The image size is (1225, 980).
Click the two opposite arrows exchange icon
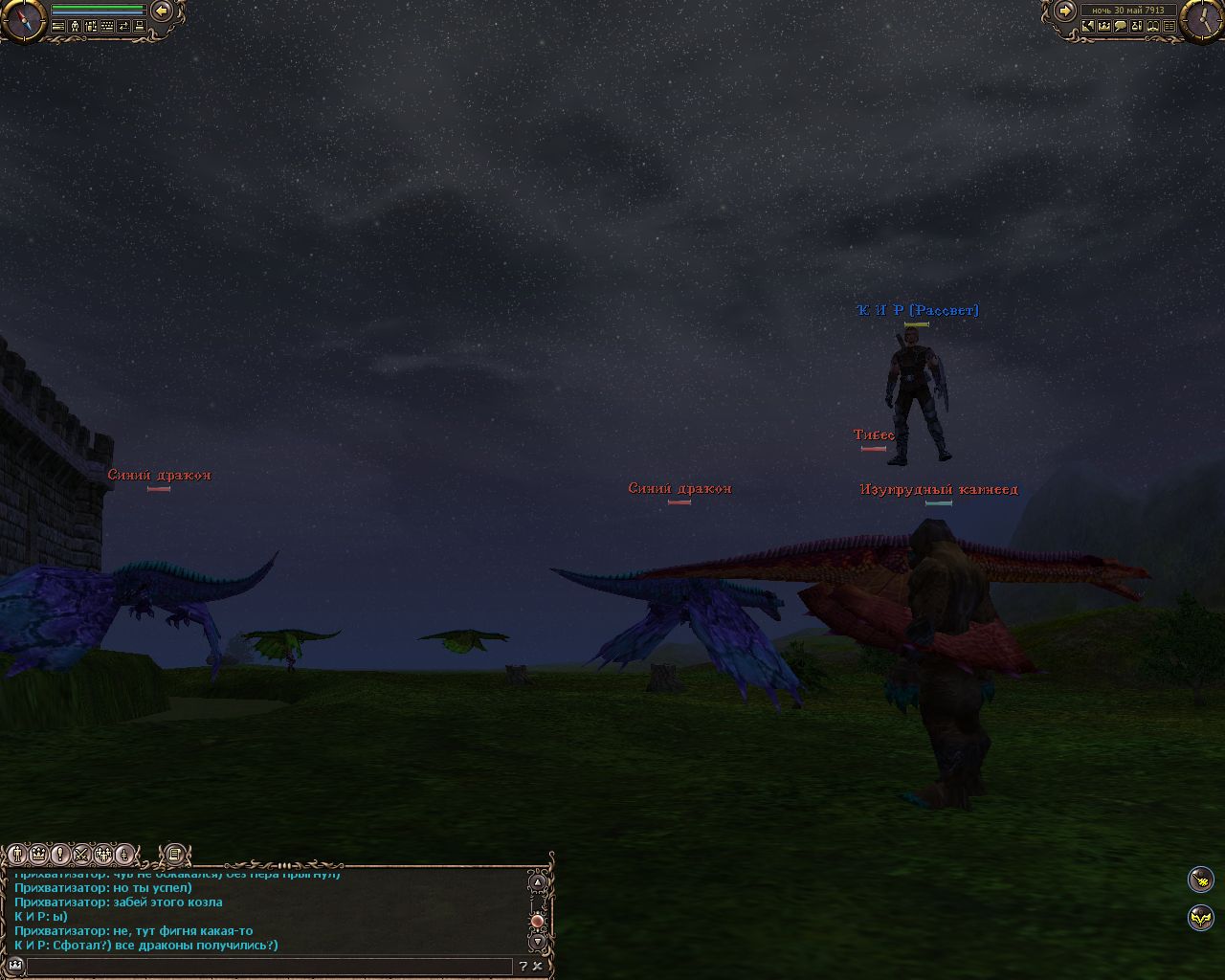[x=123, y=27]
